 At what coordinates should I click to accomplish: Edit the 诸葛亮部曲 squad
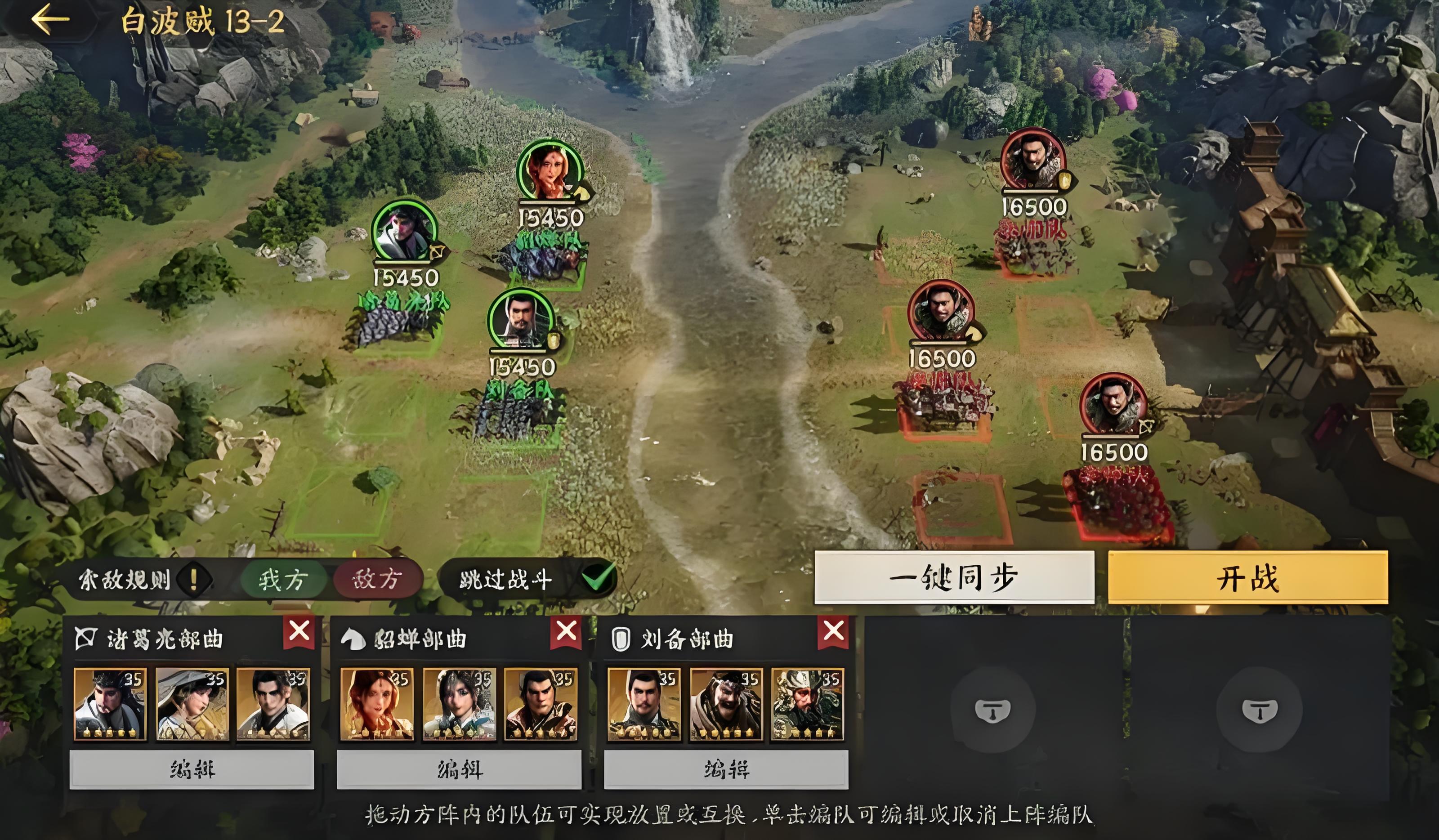coord(192,770)
